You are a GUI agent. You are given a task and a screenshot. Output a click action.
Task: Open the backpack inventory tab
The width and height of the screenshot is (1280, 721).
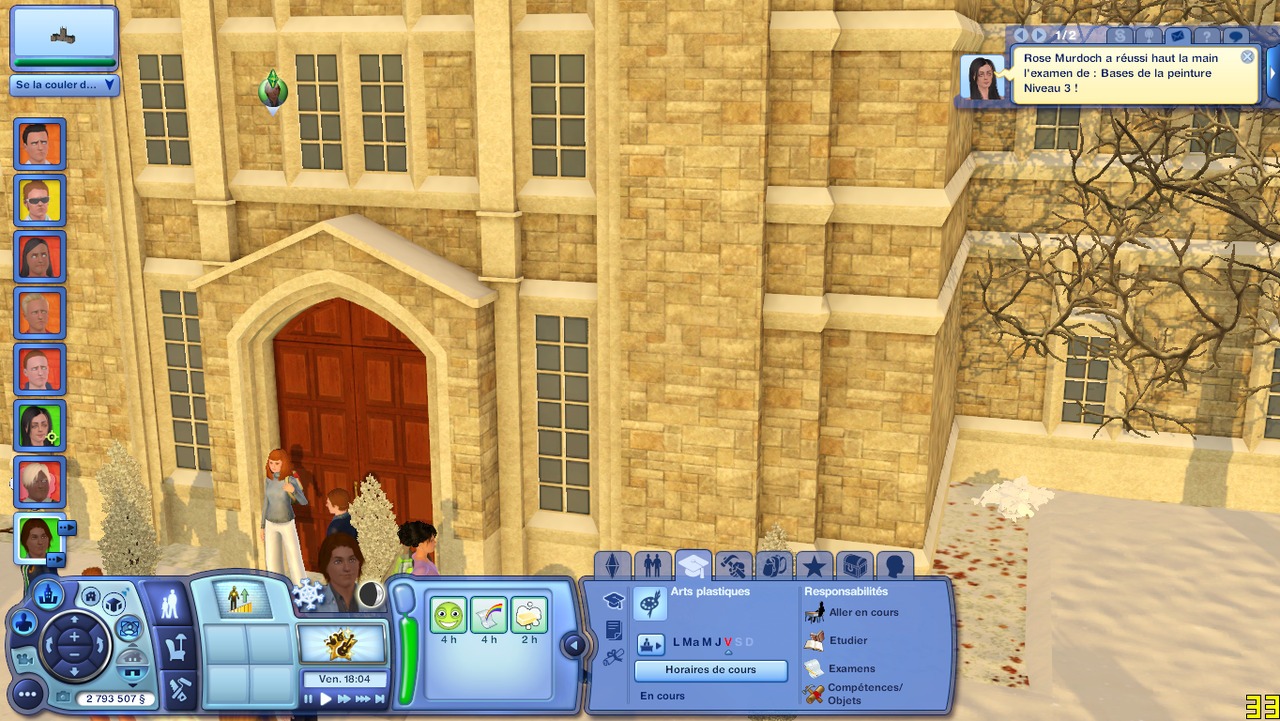773,566
